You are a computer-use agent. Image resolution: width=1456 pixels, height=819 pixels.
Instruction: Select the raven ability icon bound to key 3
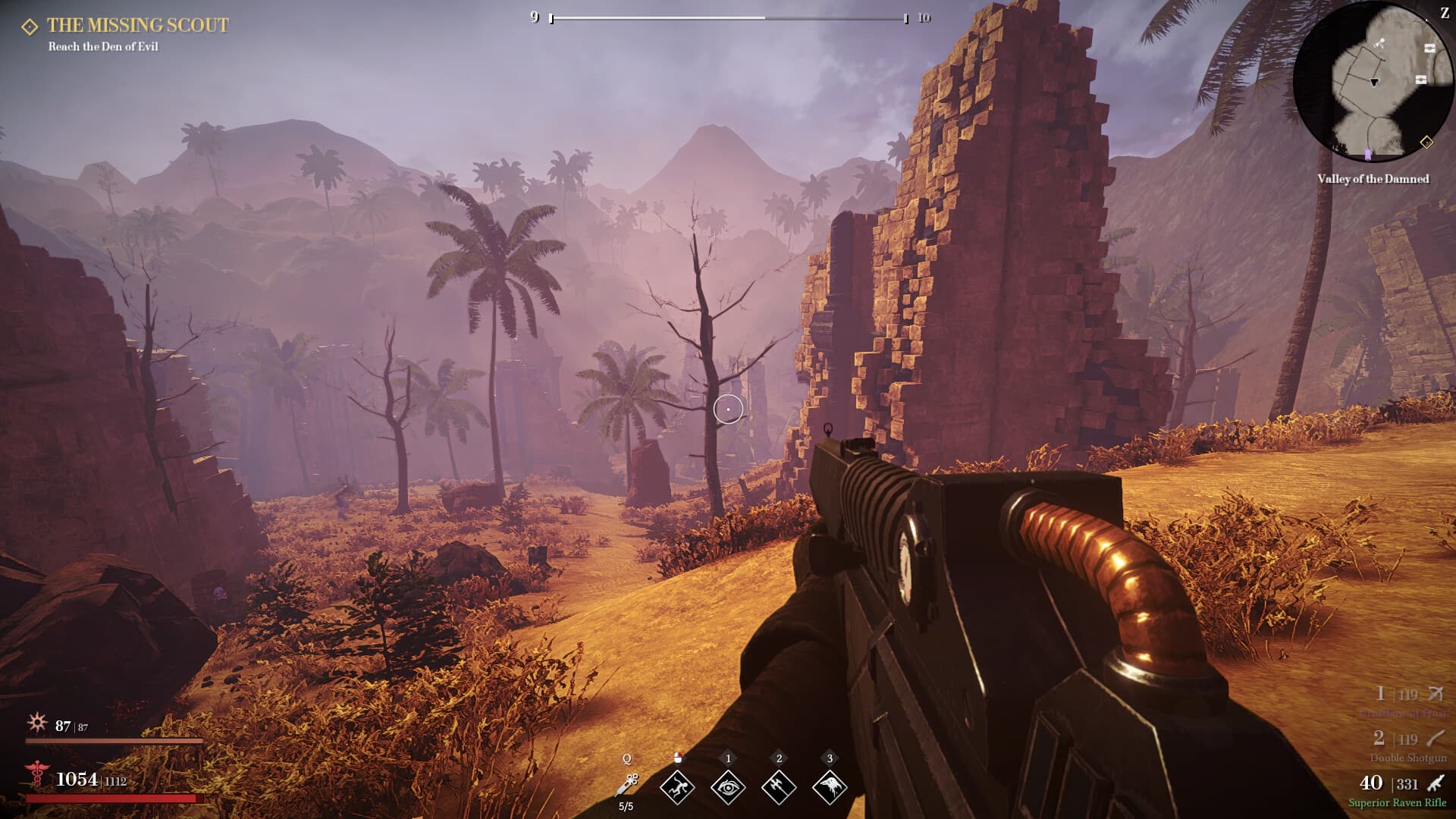830,786
